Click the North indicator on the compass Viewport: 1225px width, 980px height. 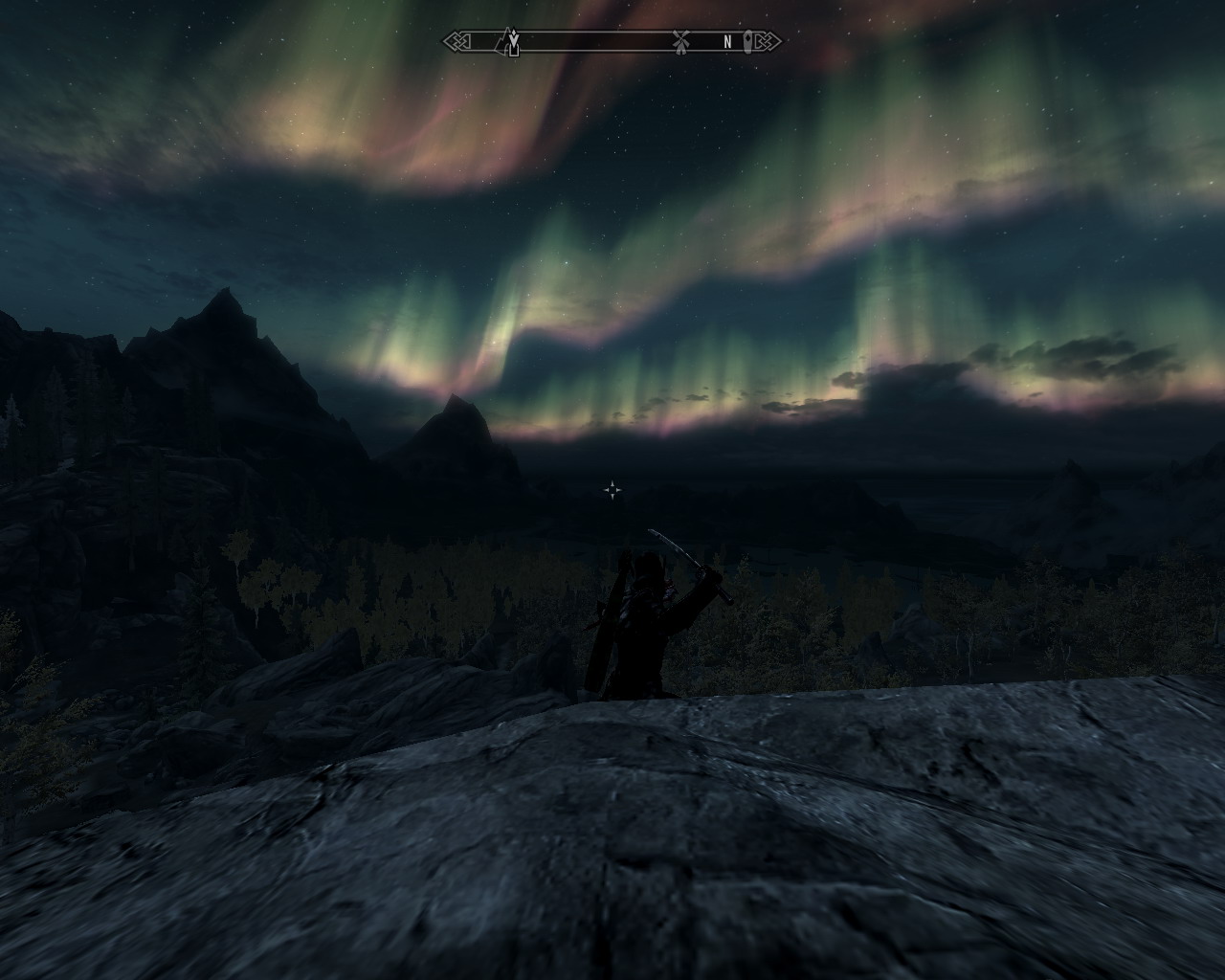[x=727, y=42]
